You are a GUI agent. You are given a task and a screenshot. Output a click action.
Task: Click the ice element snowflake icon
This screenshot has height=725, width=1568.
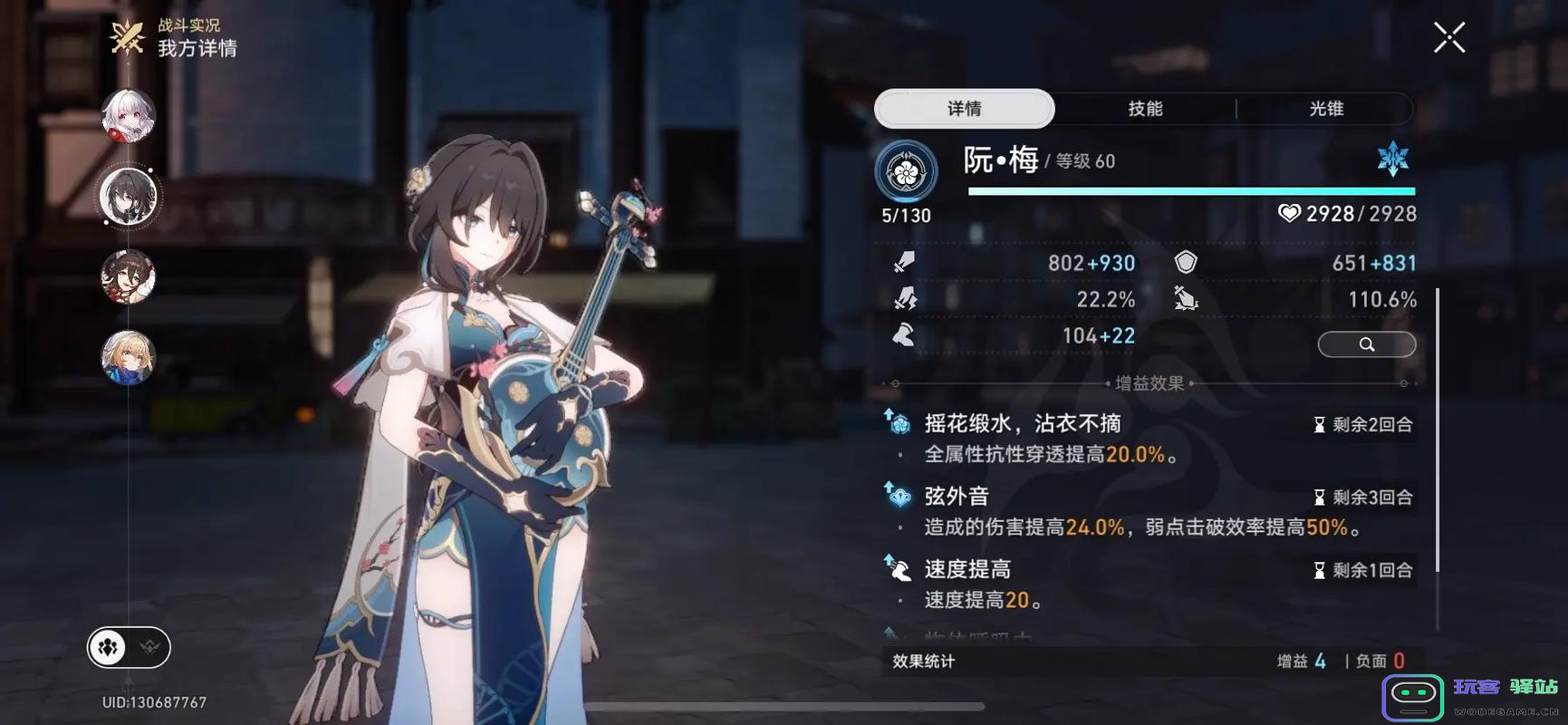(1392, 159)
